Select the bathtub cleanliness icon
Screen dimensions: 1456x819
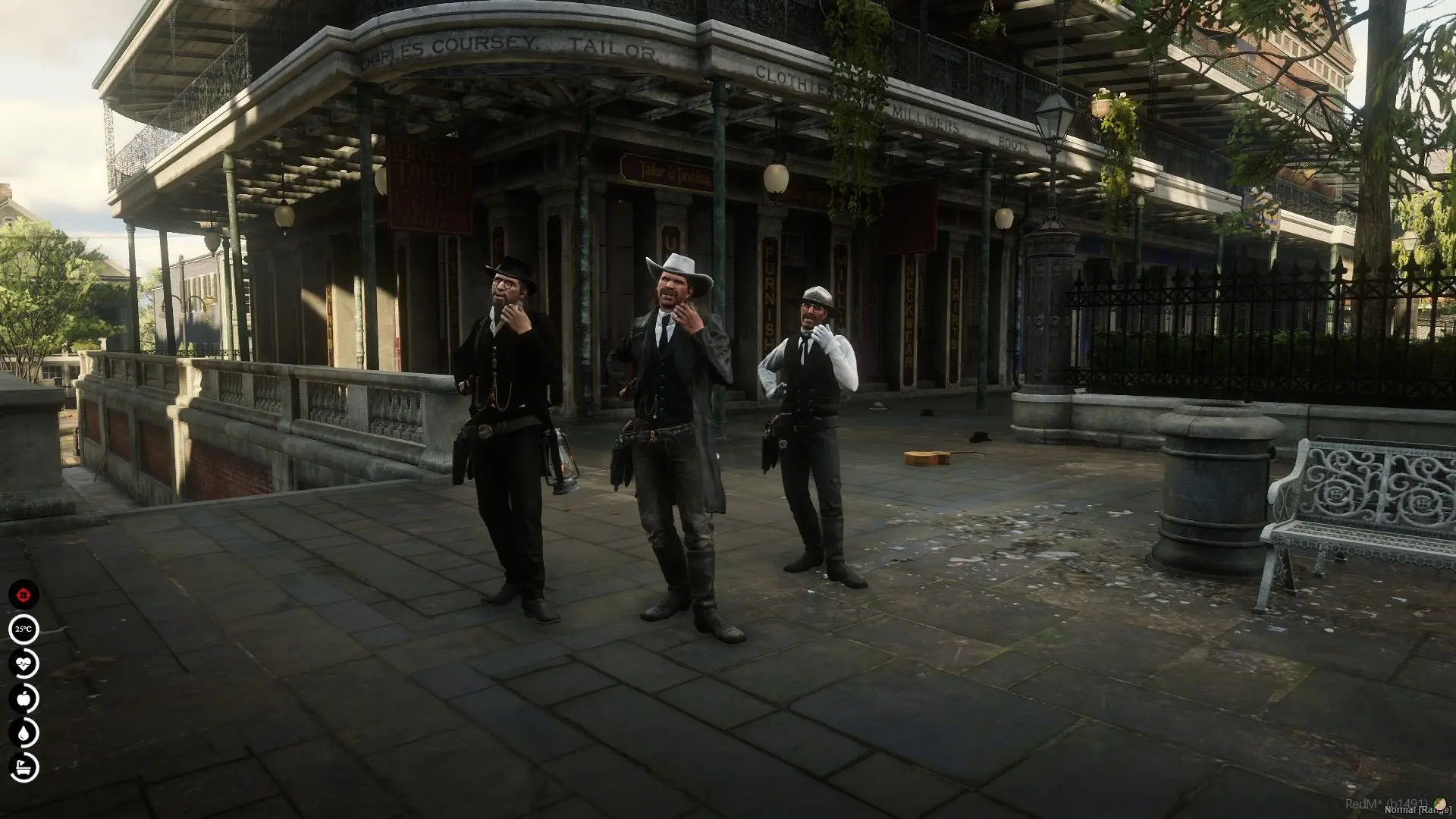(24, 767)
